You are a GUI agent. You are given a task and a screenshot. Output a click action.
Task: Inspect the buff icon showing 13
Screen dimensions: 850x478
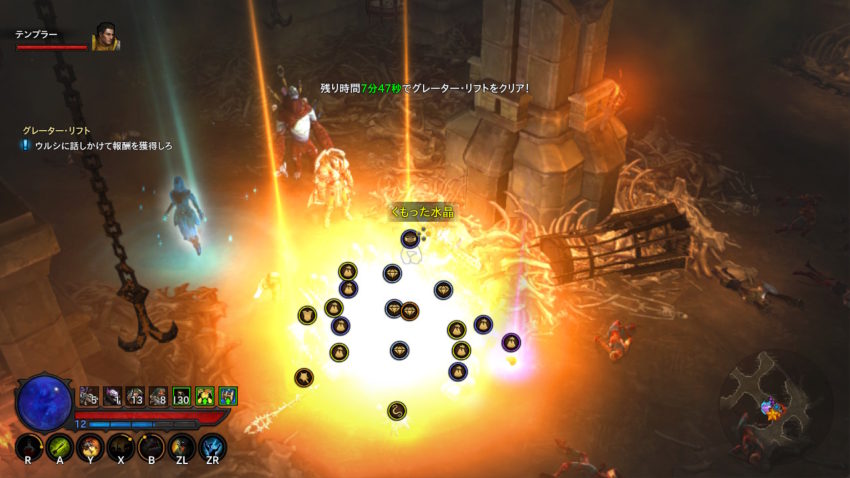135,396
